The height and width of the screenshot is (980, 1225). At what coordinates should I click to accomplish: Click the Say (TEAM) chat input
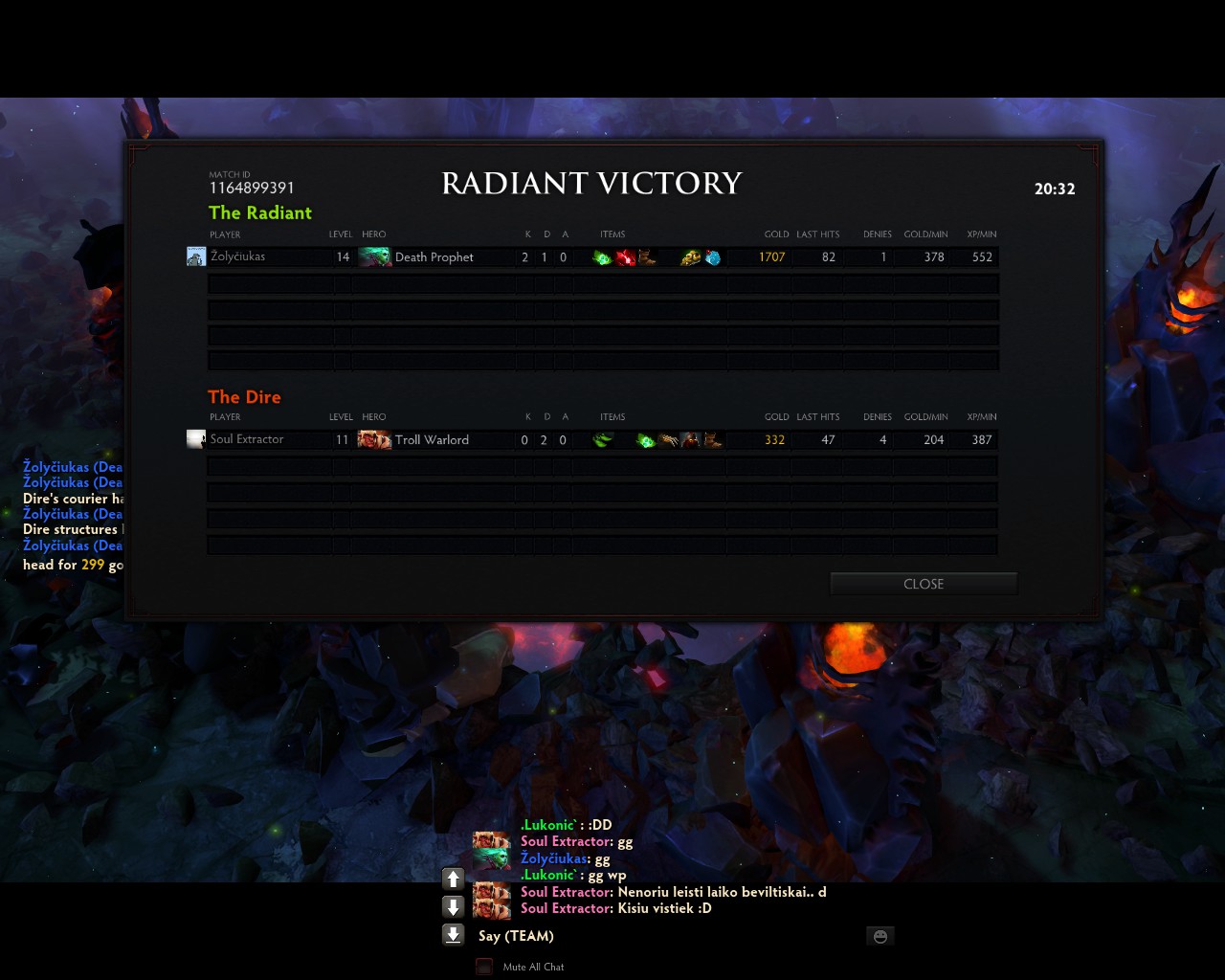[x=670, y=936]
